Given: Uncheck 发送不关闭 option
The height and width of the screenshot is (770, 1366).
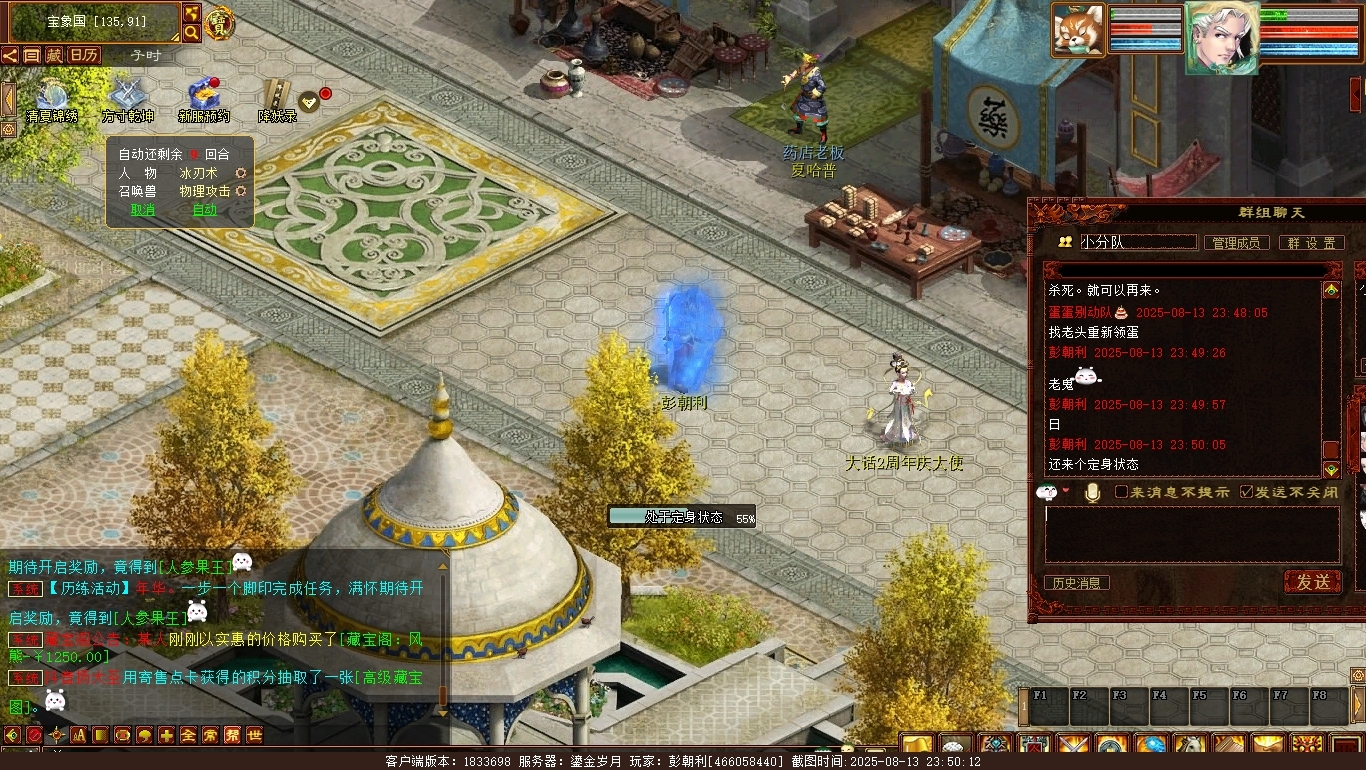Looking at the screenshot, I should pos(1246,492).
